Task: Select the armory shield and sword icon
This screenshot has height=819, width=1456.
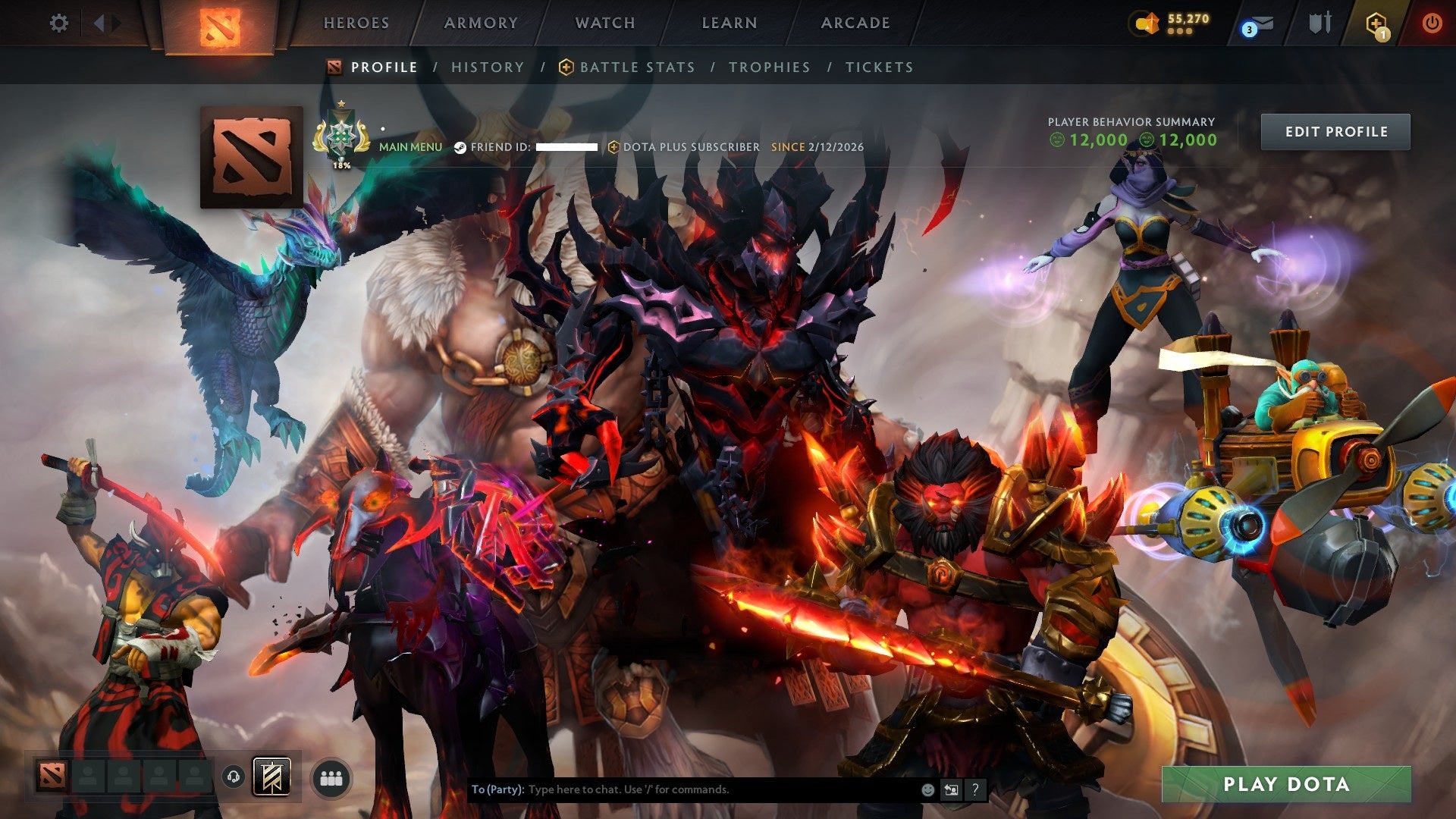Action: pos(1319,21)
